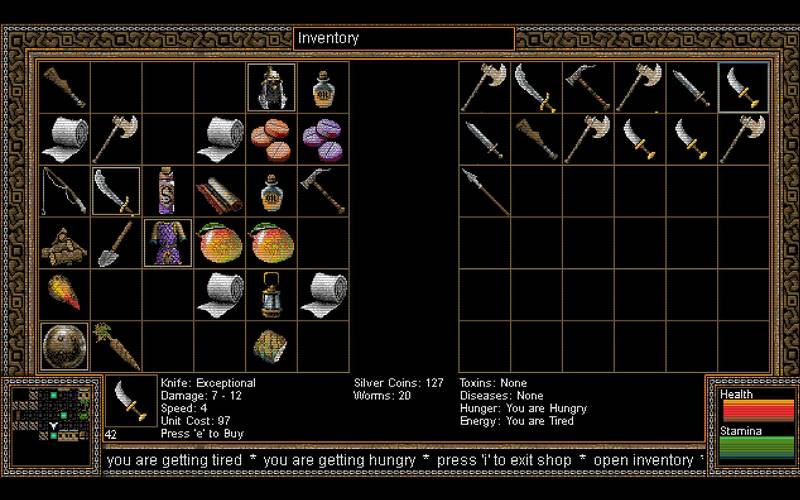Select the spear in the shop grid

pos(484,191)
